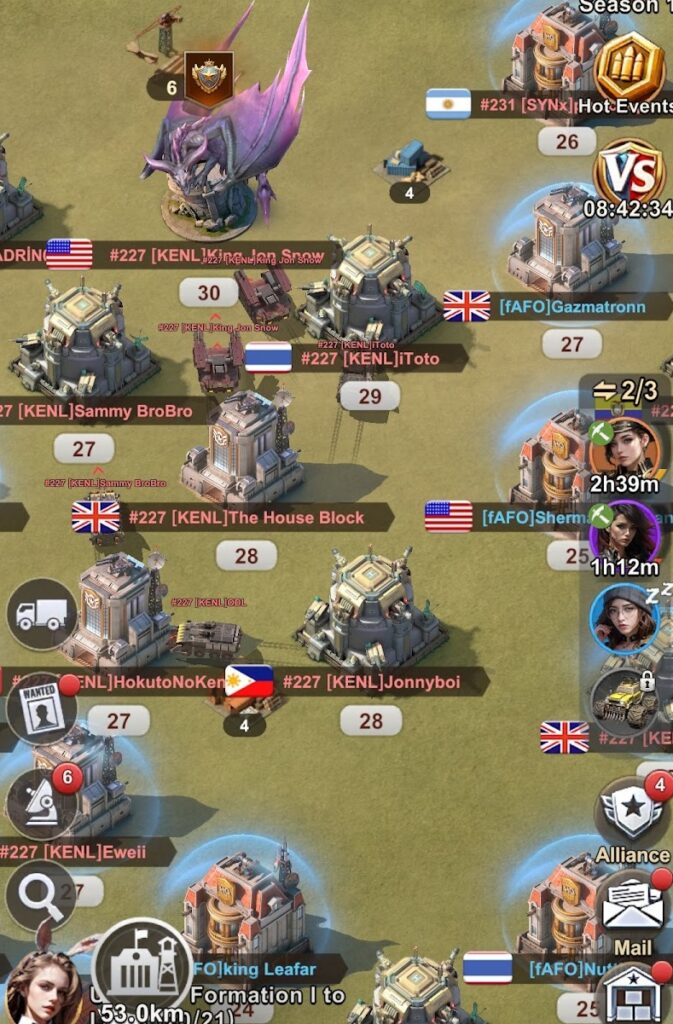Open the truck convoy icon
673x1024 pixels.
pos(42,614)
